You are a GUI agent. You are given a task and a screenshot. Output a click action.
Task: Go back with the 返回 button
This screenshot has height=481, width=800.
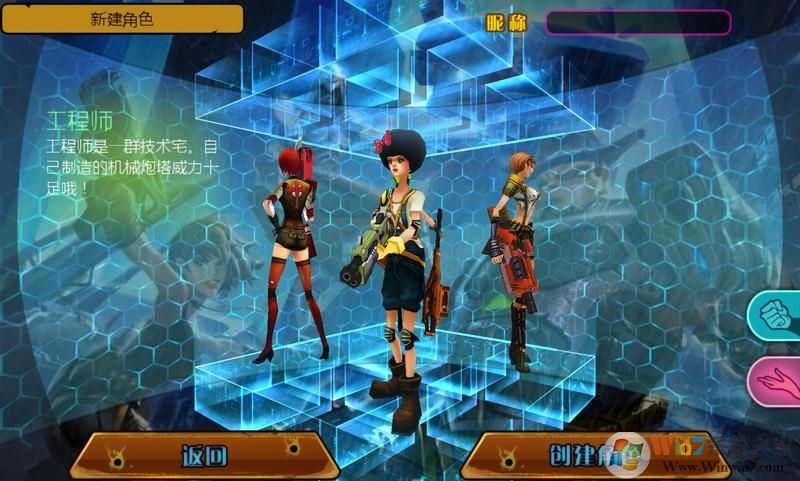click(206, 457)
